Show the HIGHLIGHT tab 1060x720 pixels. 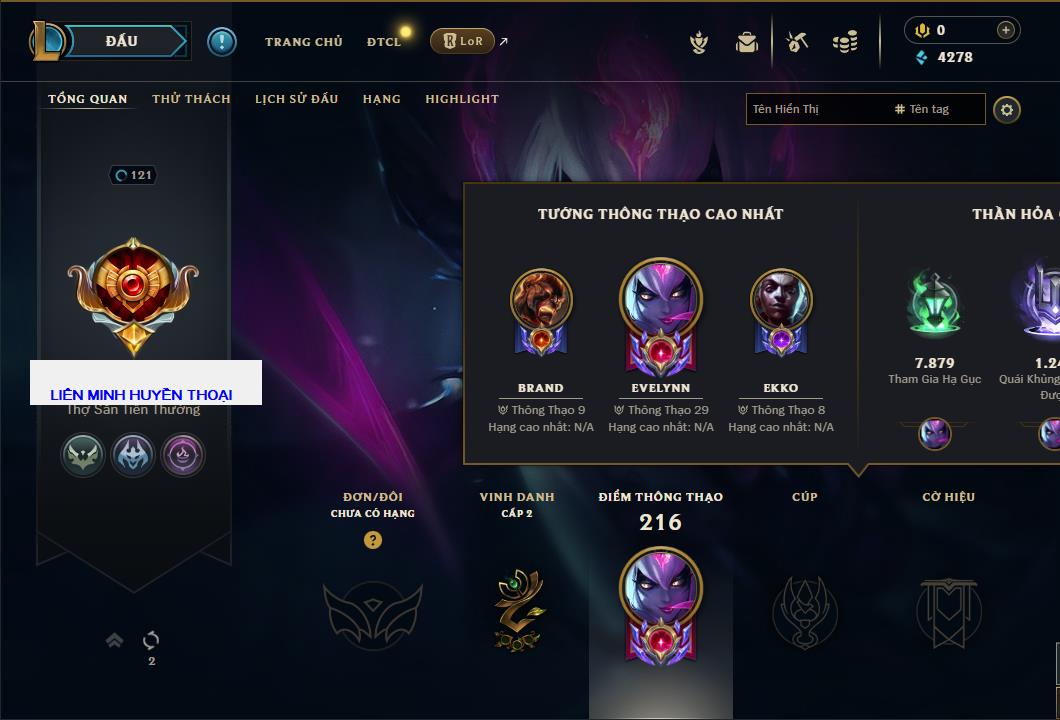(461, 99)
